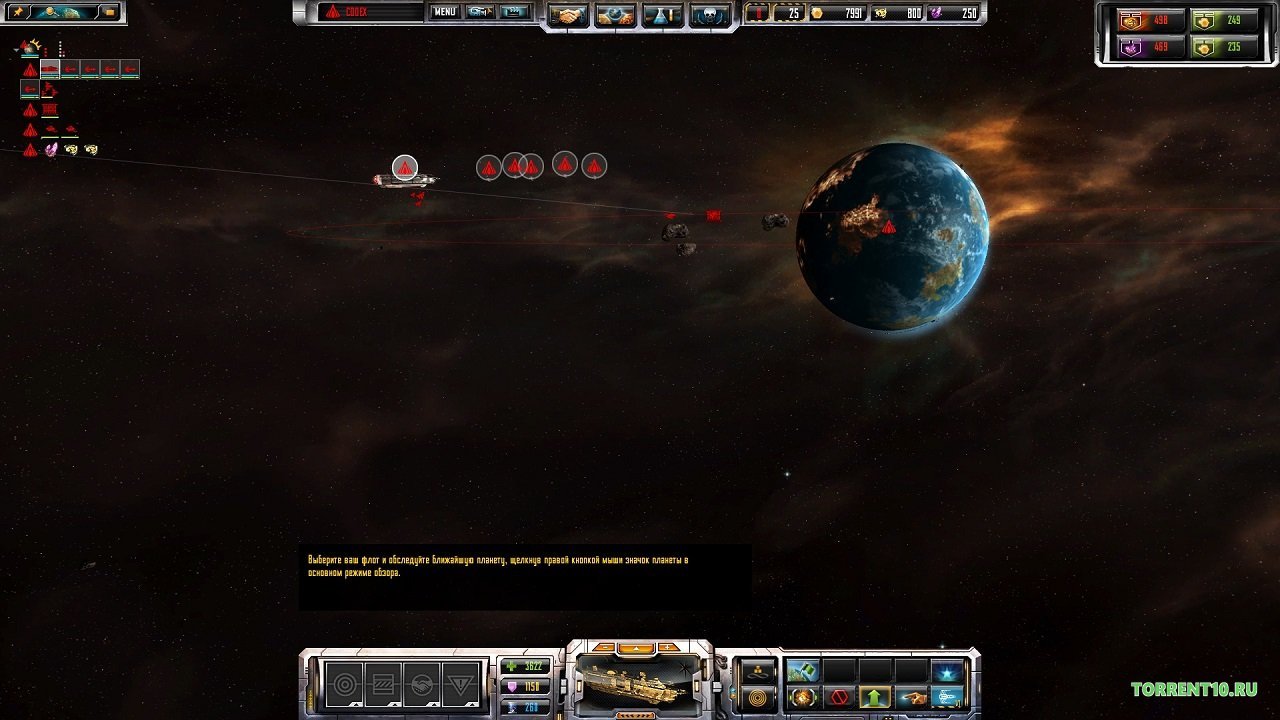1280x720 pixels.
Task: Select the Attack command pointing-hand icon
Action: tap(912, 698)
